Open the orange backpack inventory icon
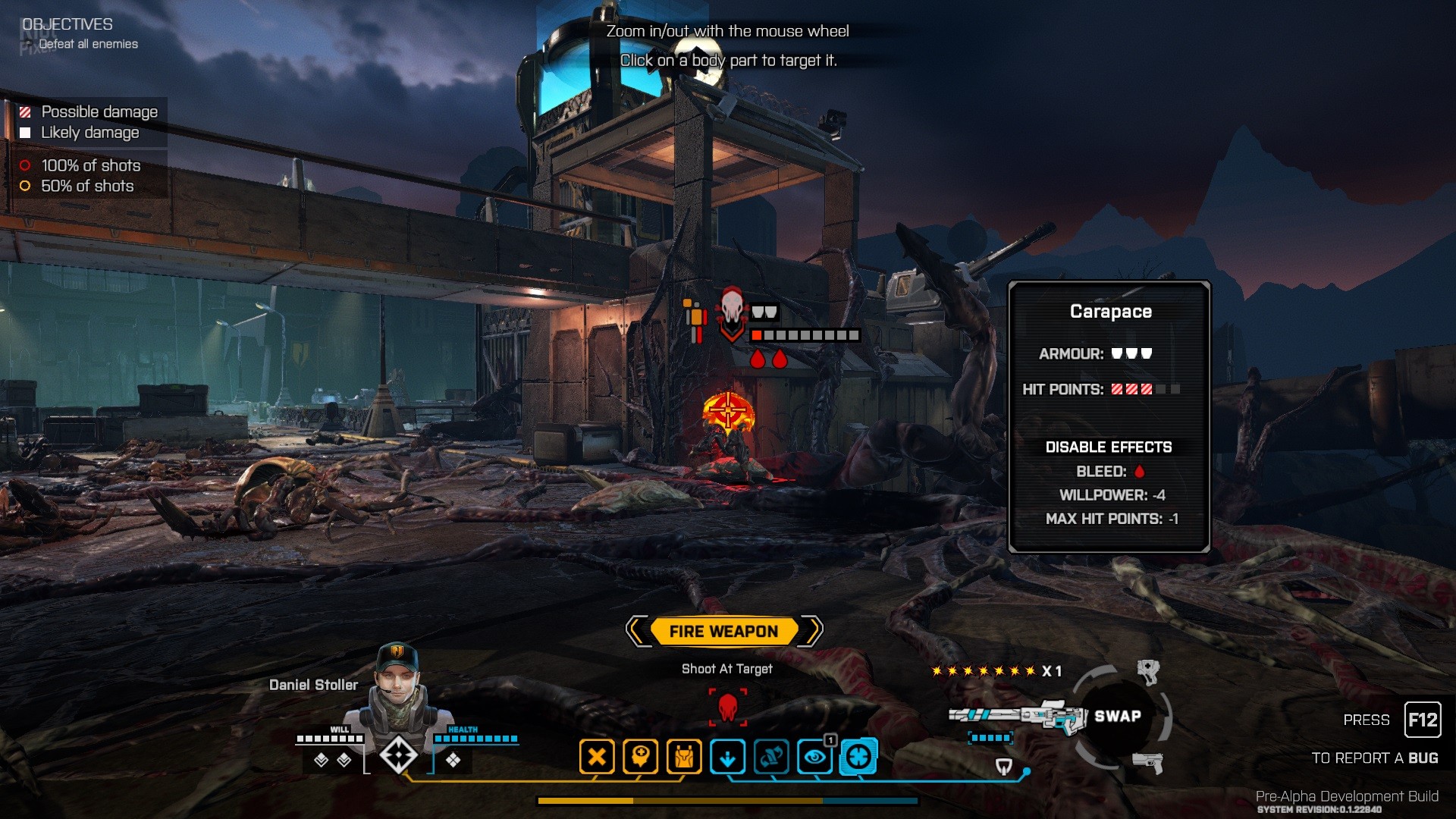 (x=684, y=757)
